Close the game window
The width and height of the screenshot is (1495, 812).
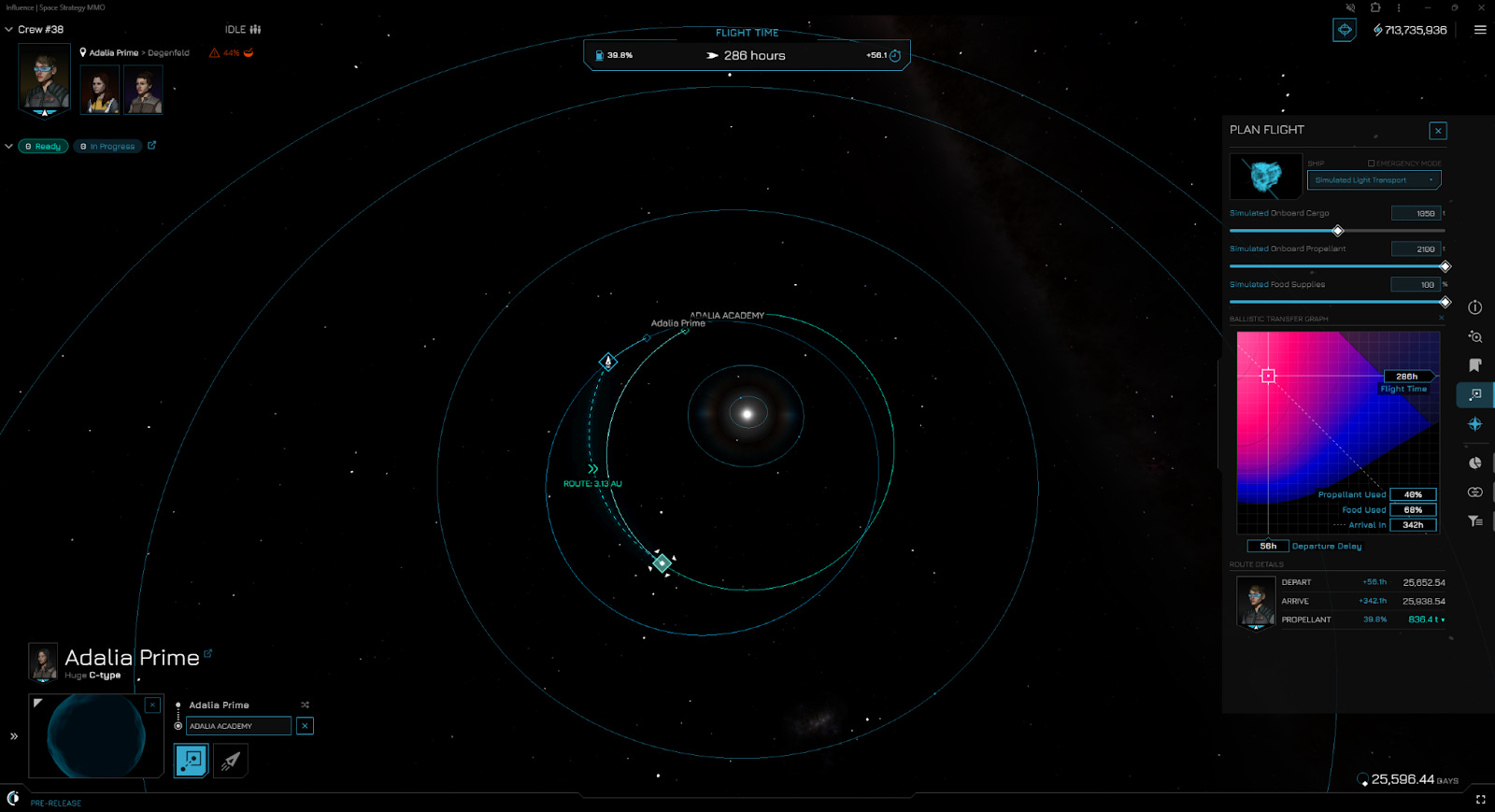tap(1481, 7)
